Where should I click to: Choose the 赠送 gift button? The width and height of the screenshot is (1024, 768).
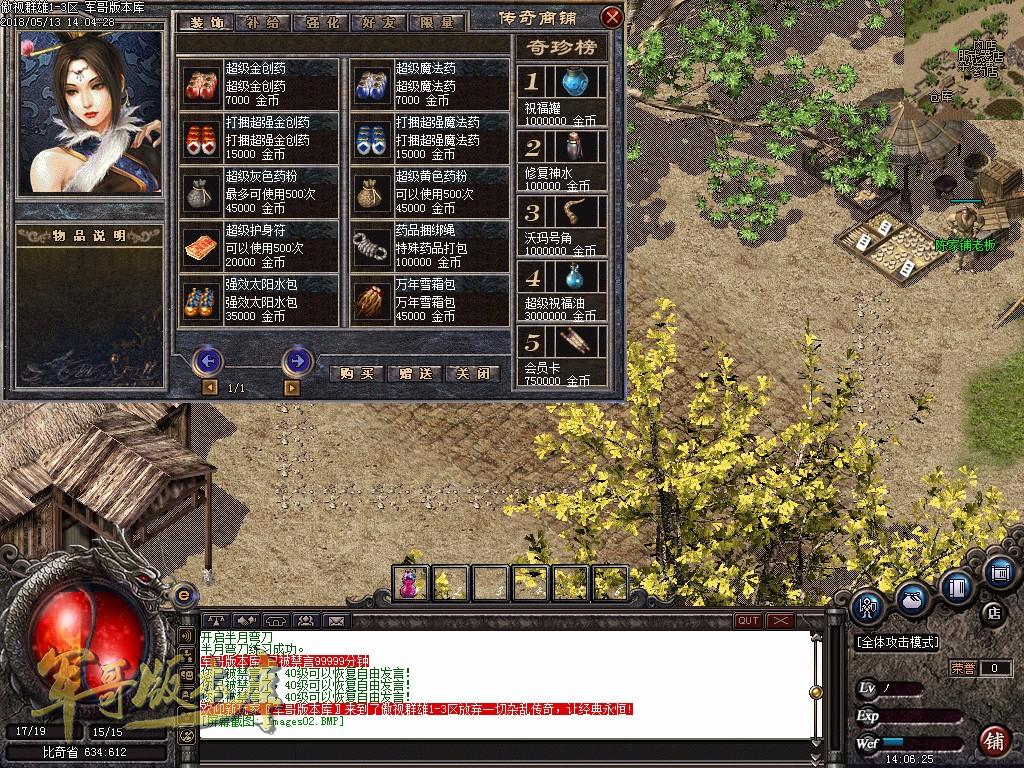[414, 373]
